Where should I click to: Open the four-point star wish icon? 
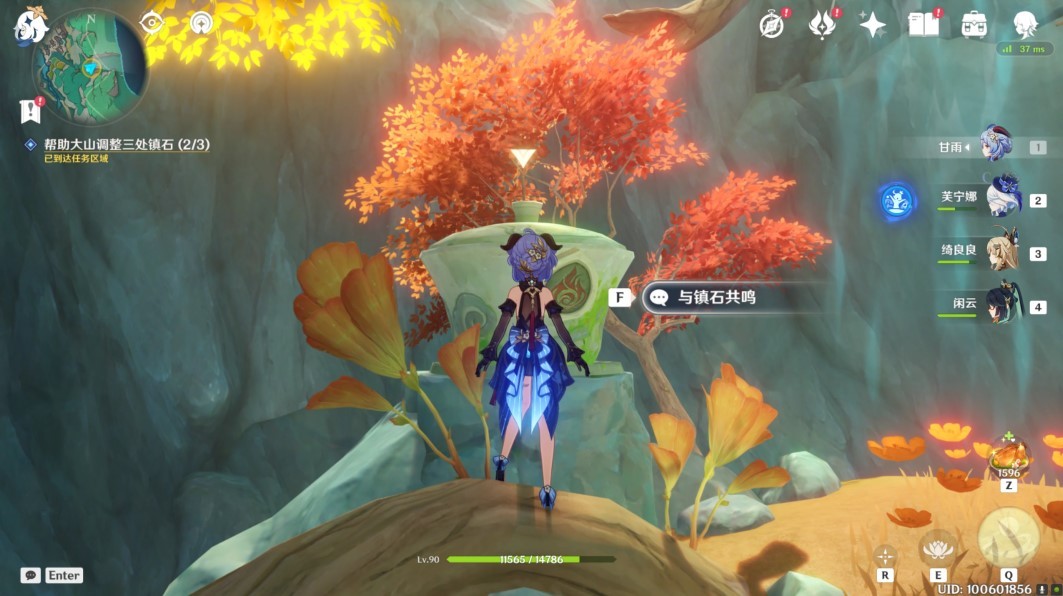click(x=872, y=25)
